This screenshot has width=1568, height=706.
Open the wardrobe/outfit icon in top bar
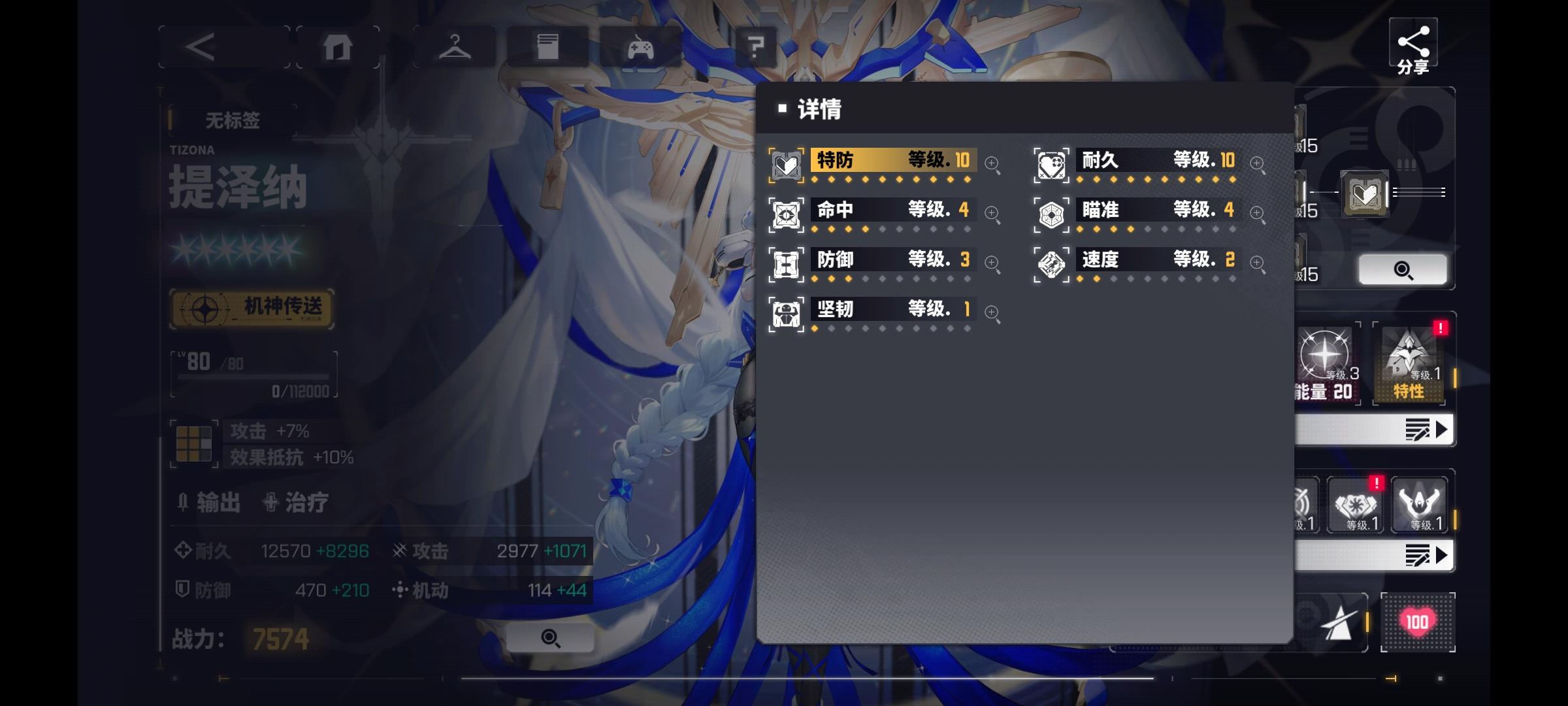455,47
